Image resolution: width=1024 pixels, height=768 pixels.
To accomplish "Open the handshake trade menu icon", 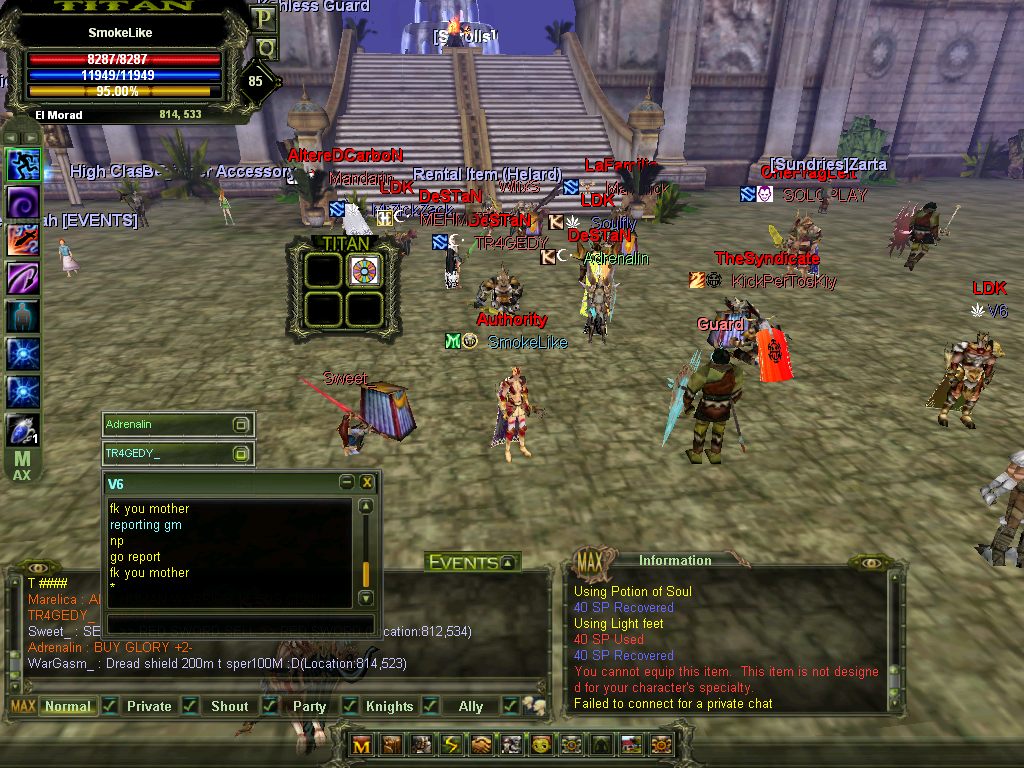I will (x=482, y=745).
